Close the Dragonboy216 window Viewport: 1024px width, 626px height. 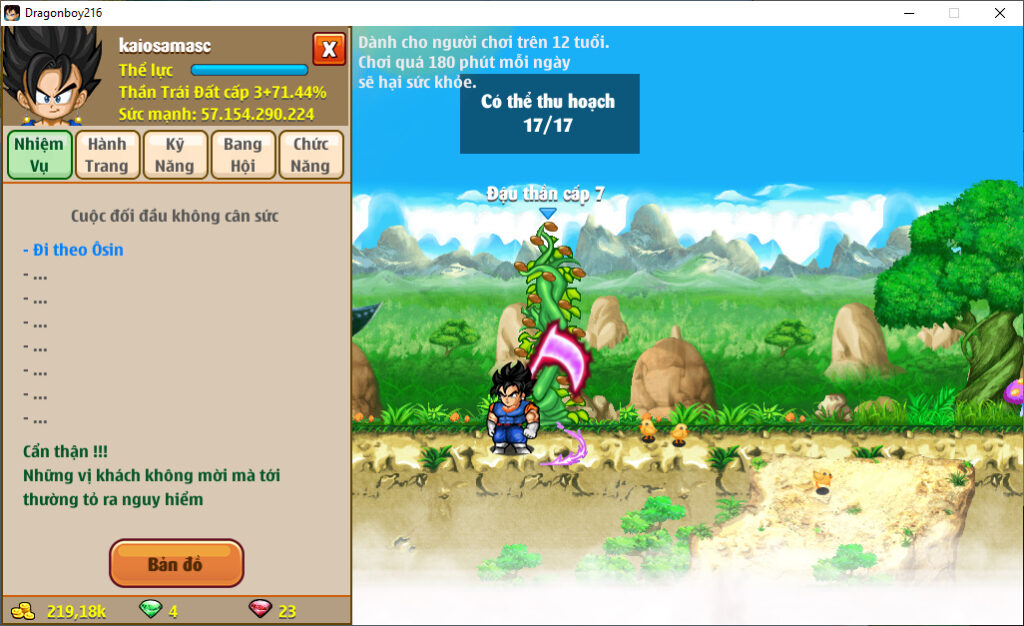999,13
